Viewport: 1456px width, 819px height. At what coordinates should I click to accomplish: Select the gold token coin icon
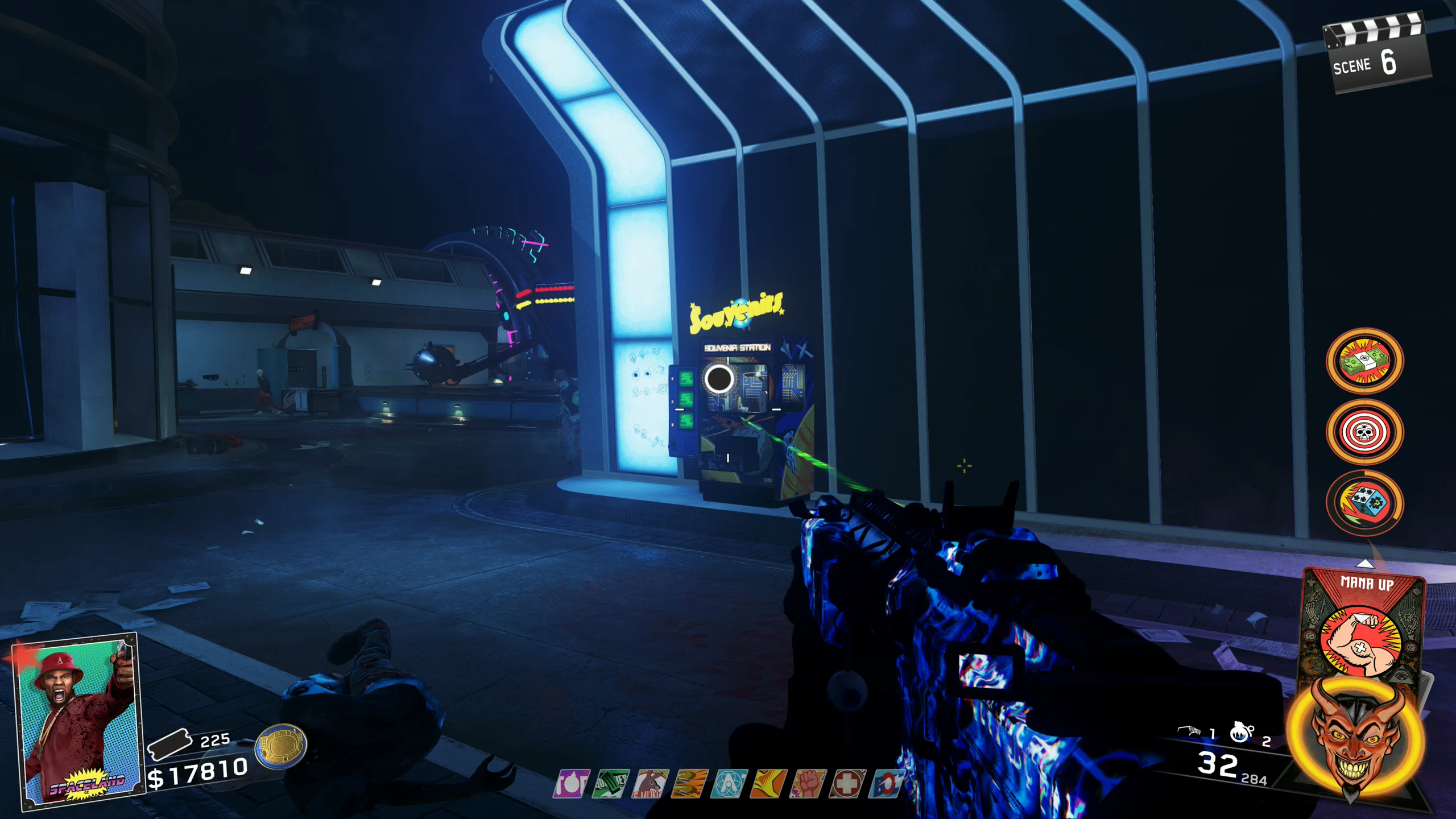click(281, 746)
